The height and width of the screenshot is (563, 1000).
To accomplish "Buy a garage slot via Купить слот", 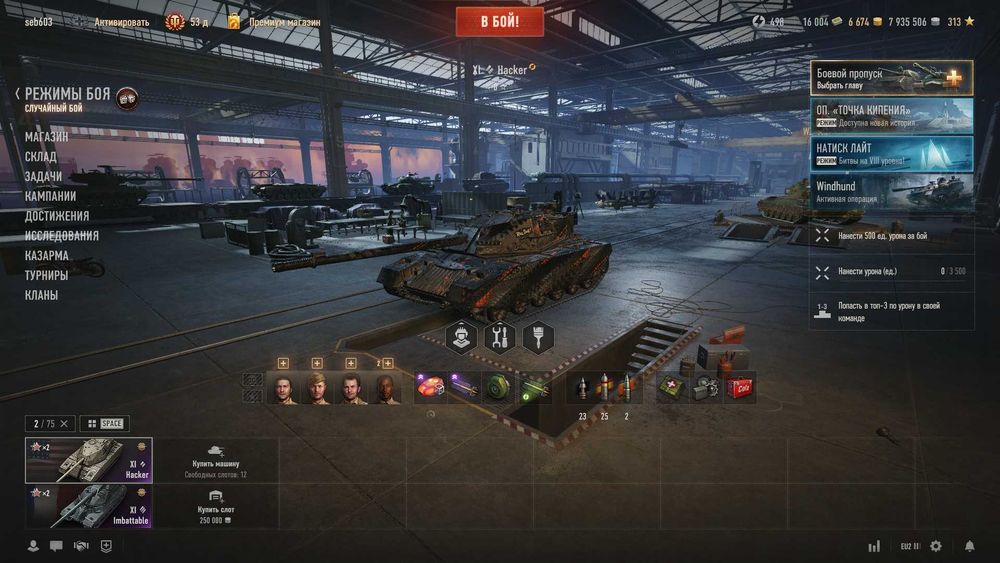I will coord(215,506).
